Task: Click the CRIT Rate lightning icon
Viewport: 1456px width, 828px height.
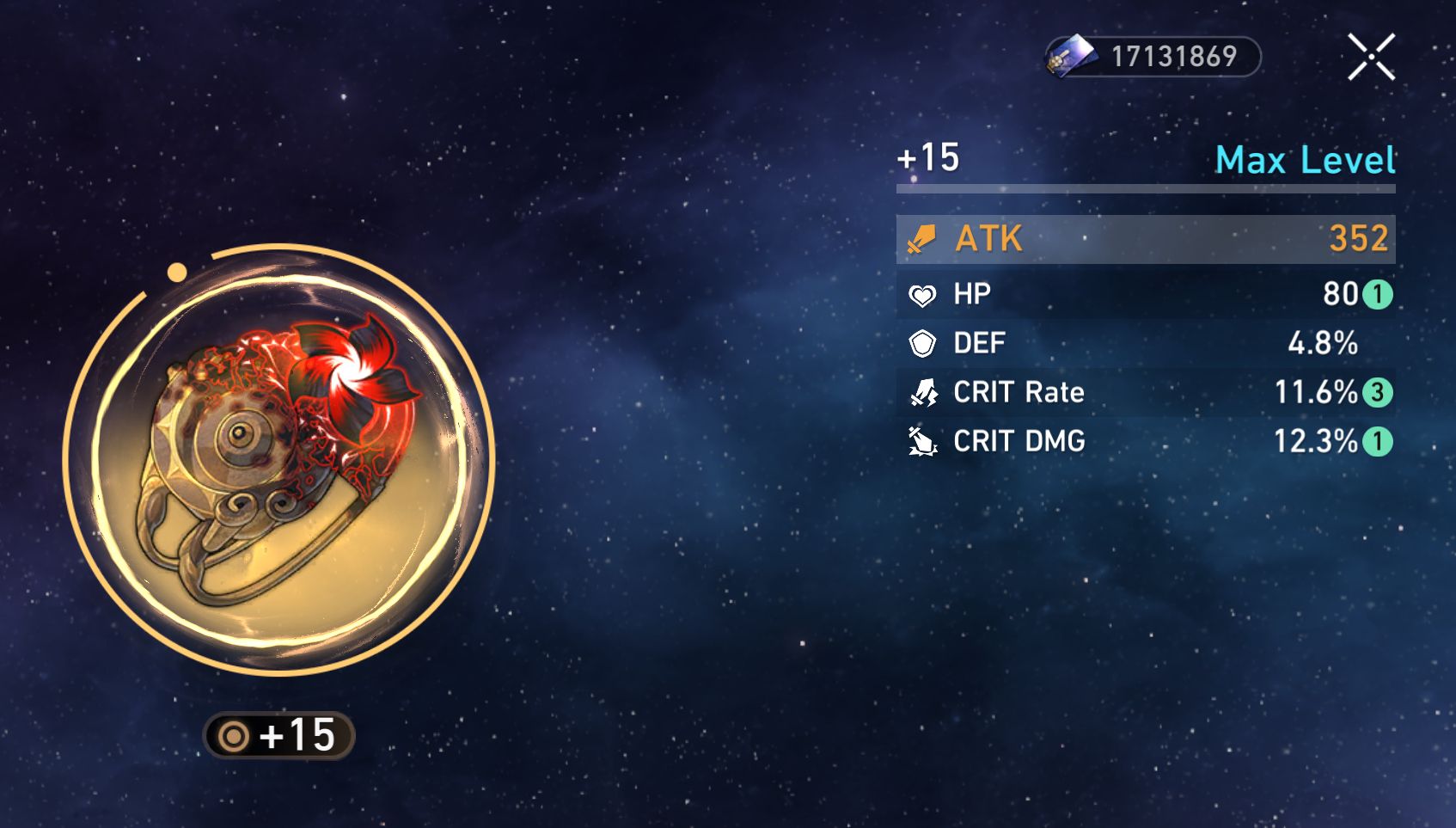Action: [x=922, y=392]
